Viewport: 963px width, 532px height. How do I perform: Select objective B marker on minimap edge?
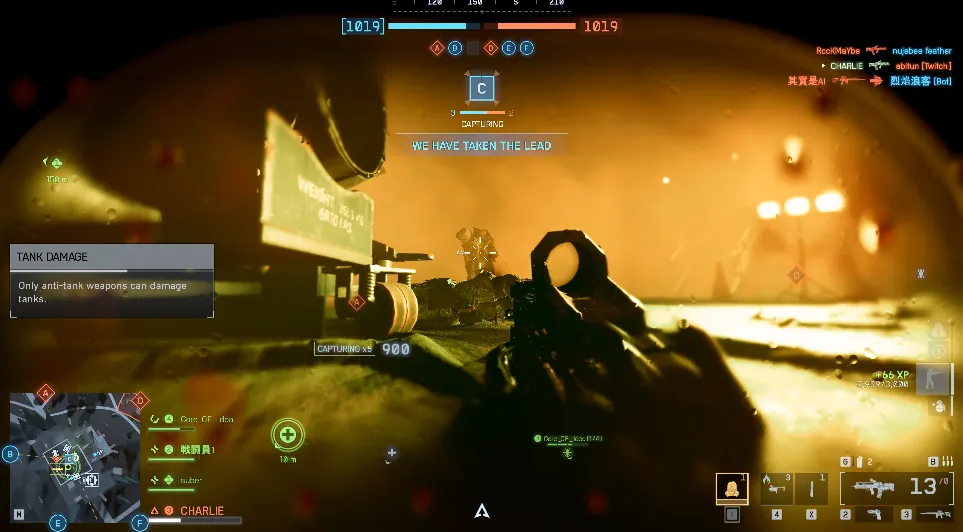click(x=10, y=454)
